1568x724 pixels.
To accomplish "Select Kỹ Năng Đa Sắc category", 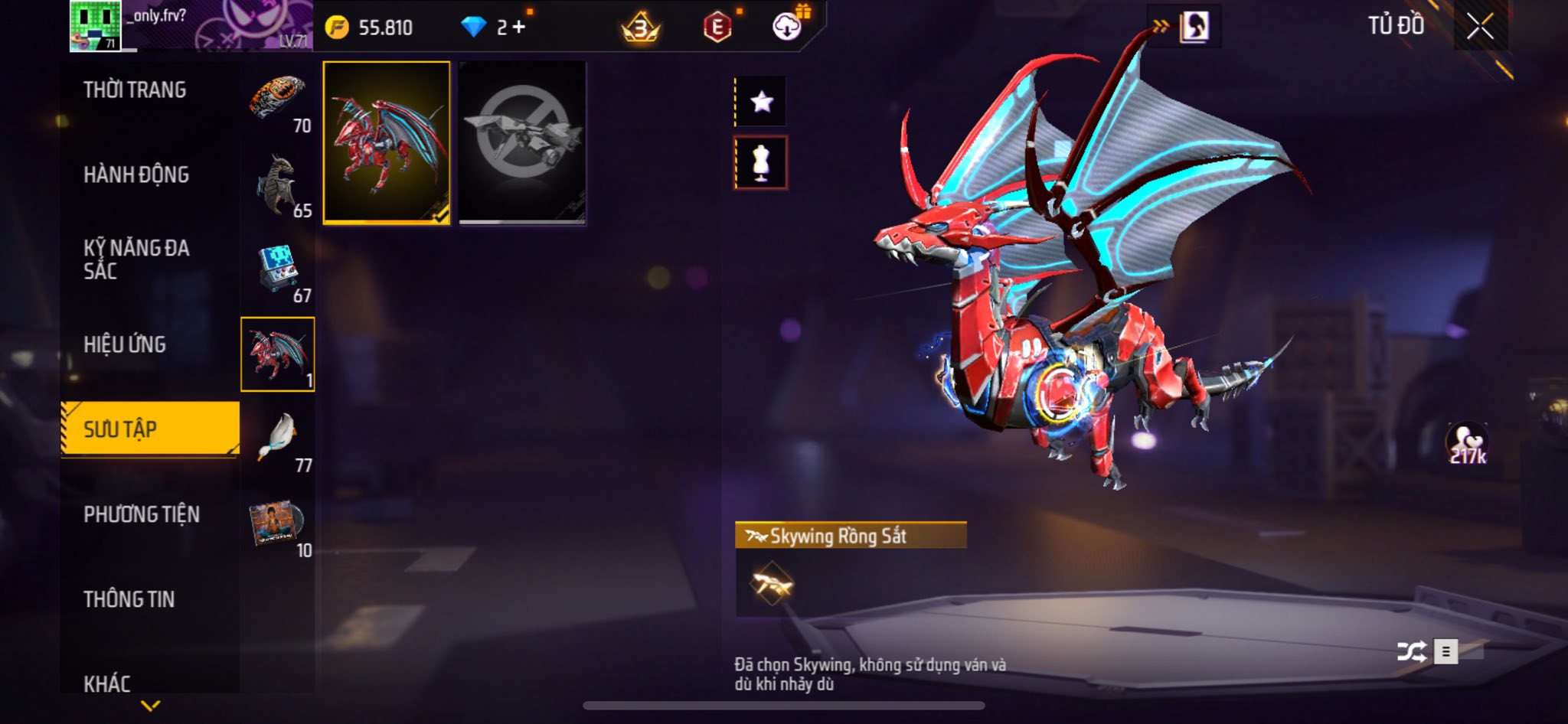I will (136, 259).
